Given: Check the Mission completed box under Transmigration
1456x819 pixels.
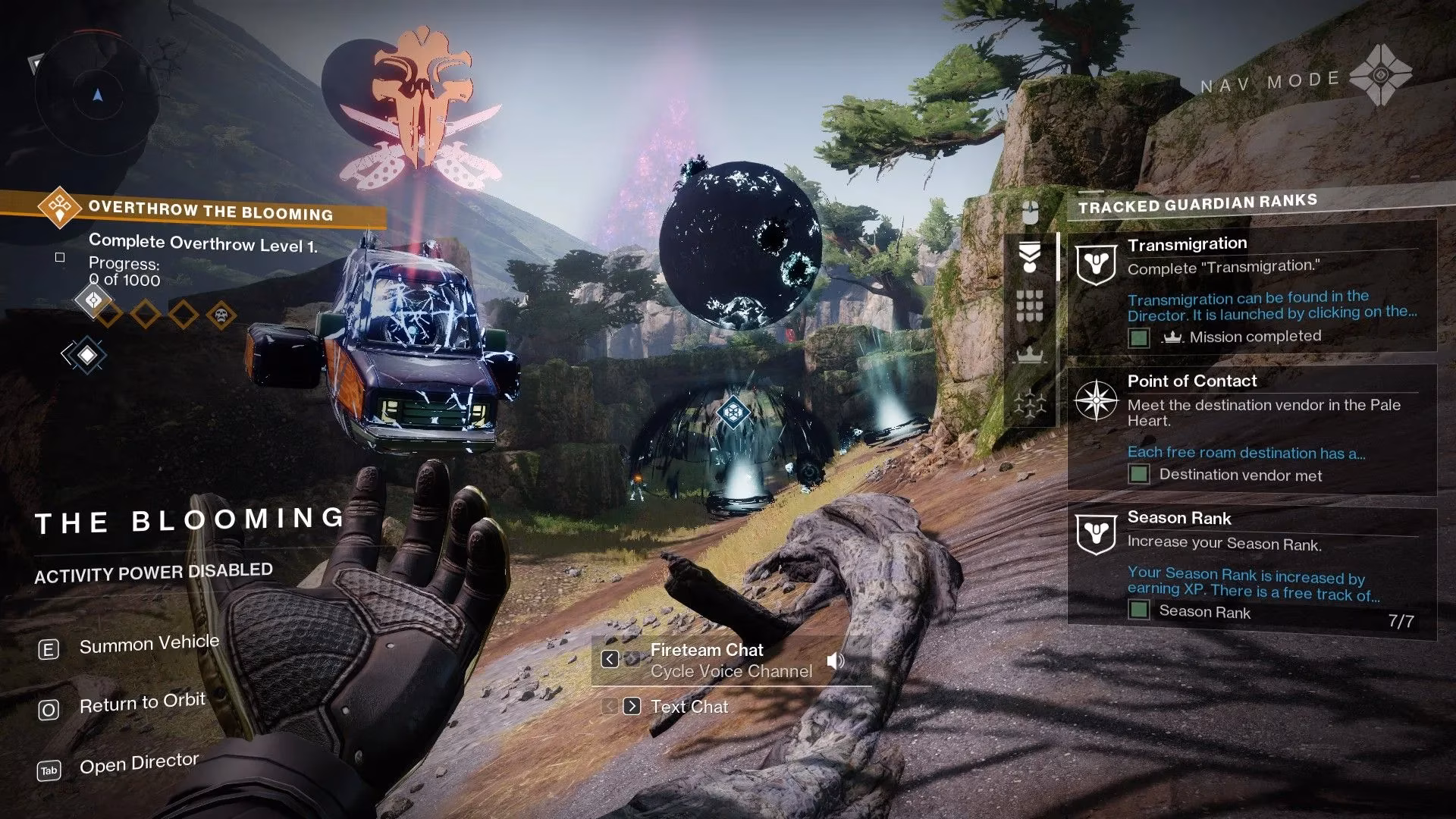Looking at the screenshot, I should (1137, 337).
